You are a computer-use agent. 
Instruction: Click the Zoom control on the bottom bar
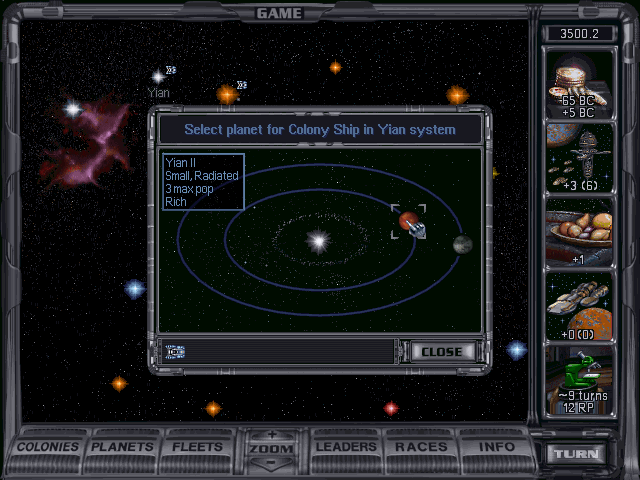click(270, 449)
